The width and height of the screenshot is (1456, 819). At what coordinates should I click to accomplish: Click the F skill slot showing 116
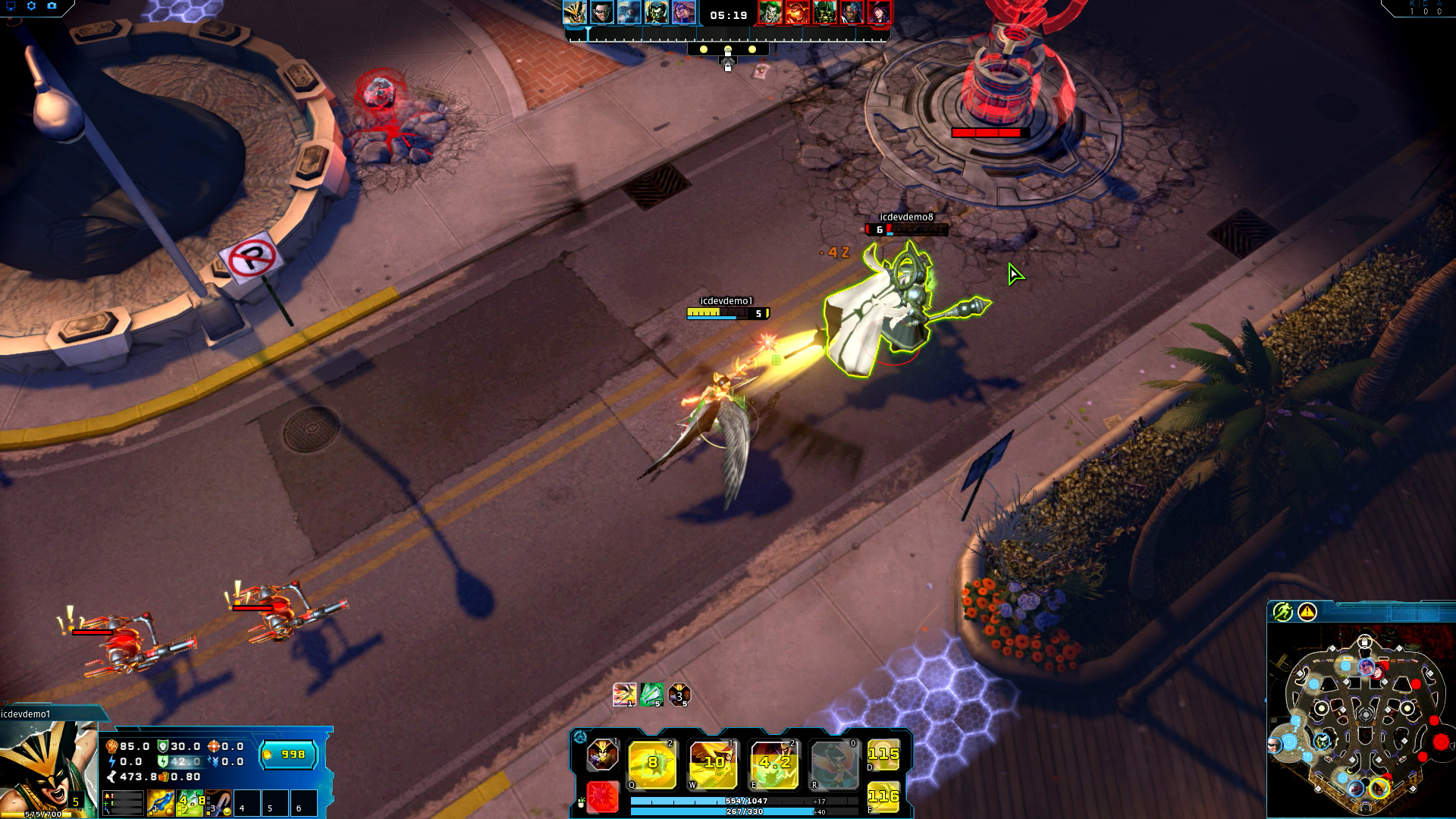pyautogui.click(x=883, y=797)
